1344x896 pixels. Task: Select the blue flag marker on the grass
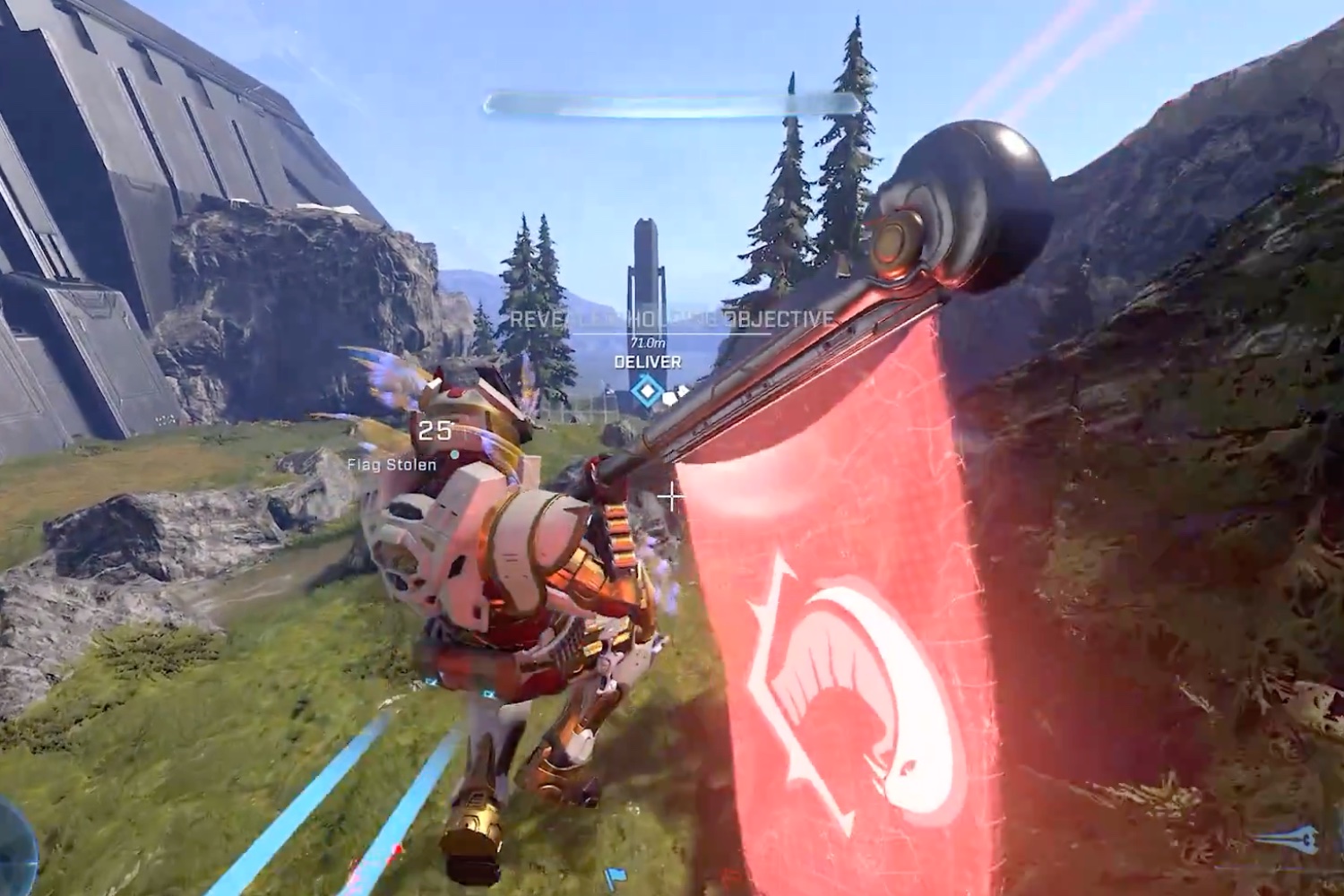tap(616, 875)
